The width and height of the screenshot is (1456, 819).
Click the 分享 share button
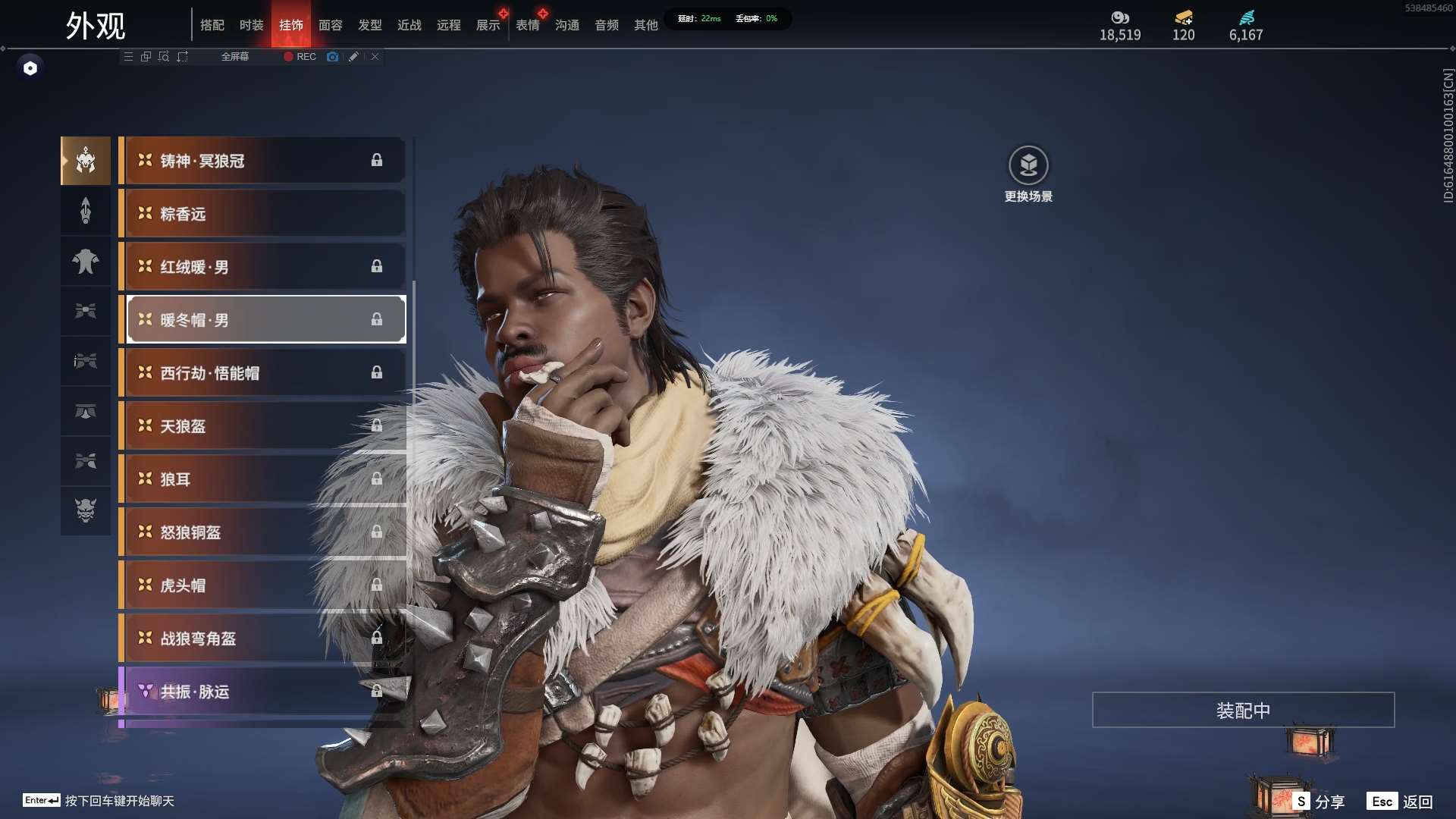[x=1319, y=802]
